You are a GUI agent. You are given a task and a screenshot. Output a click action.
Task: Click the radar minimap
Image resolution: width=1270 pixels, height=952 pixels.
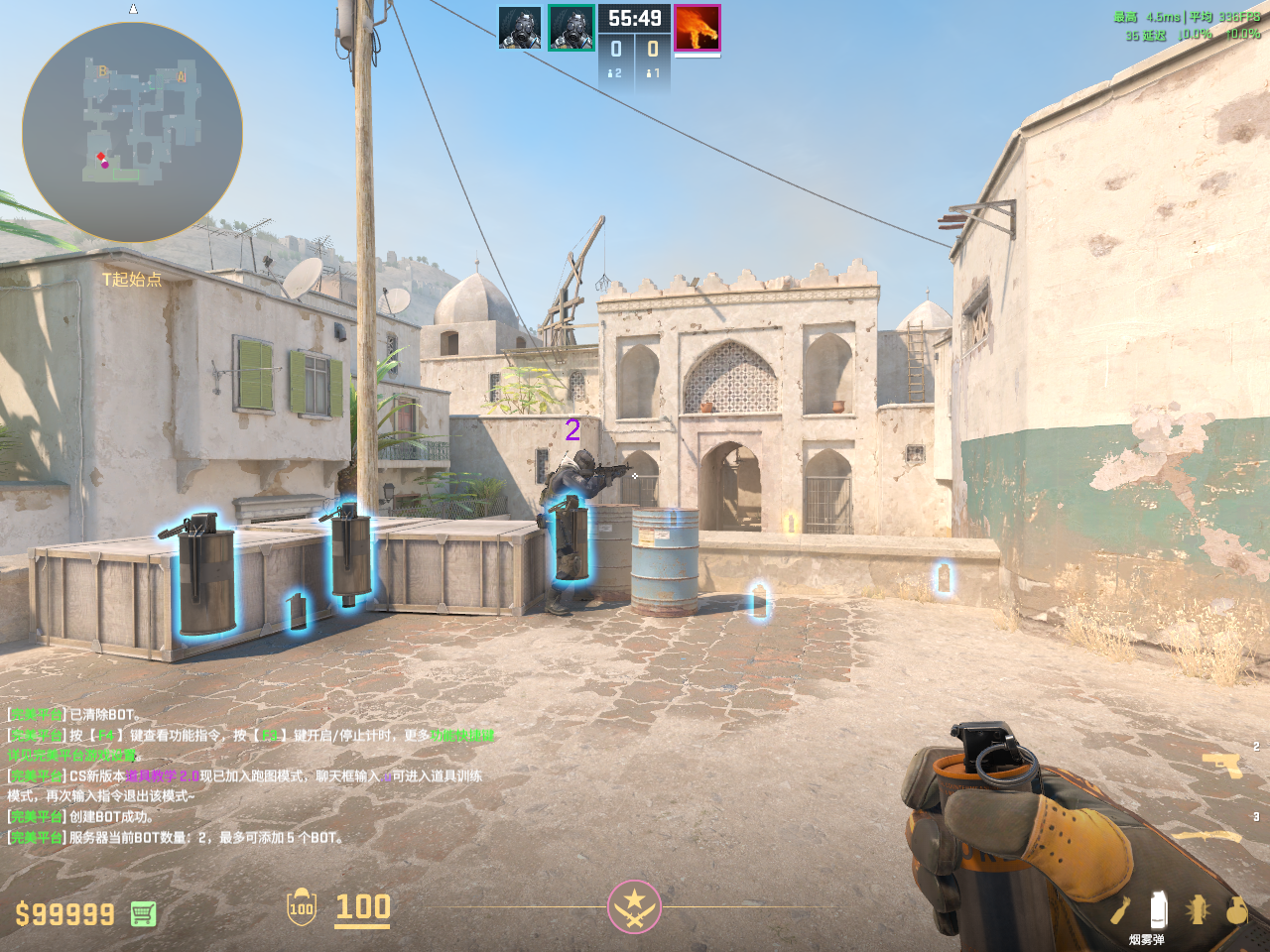point(132,132)
